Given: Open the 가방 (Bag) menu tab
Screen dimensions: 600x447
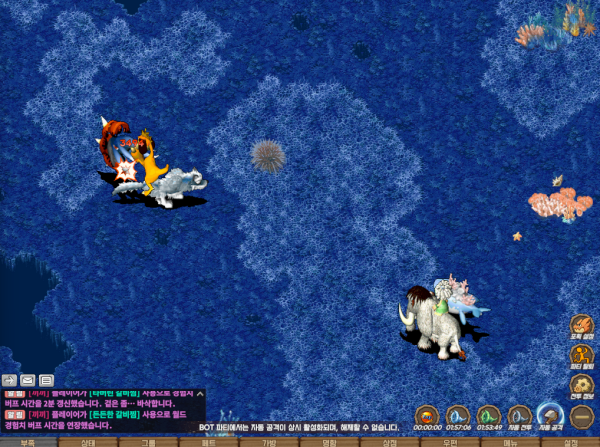Looking at the screenshot, I should coord(269,442).
